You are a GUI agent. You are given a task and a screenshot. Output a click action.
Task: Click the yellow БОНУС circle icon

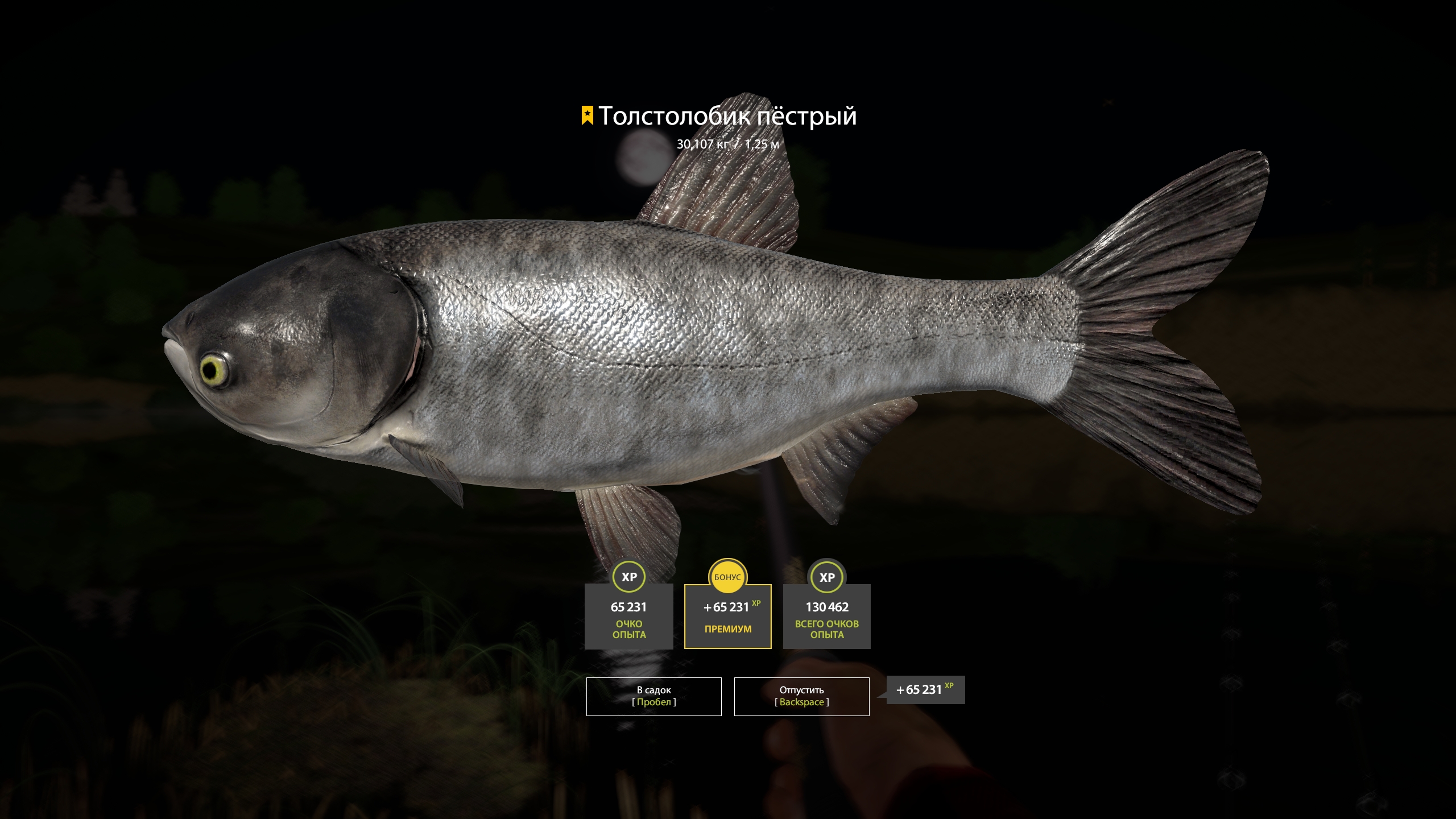tap(727, 577)
